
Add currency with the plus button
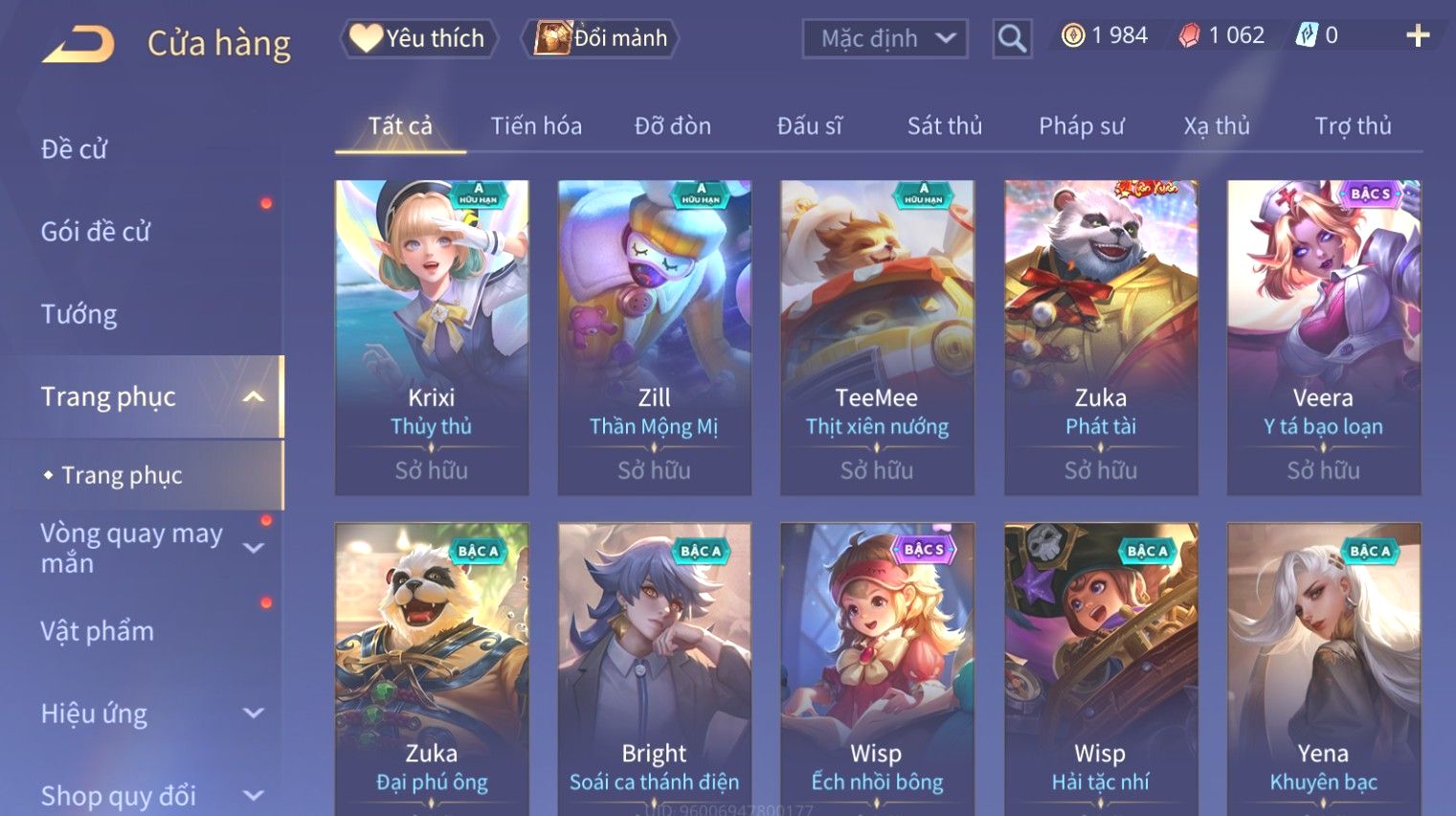[x=1418, y=36]
